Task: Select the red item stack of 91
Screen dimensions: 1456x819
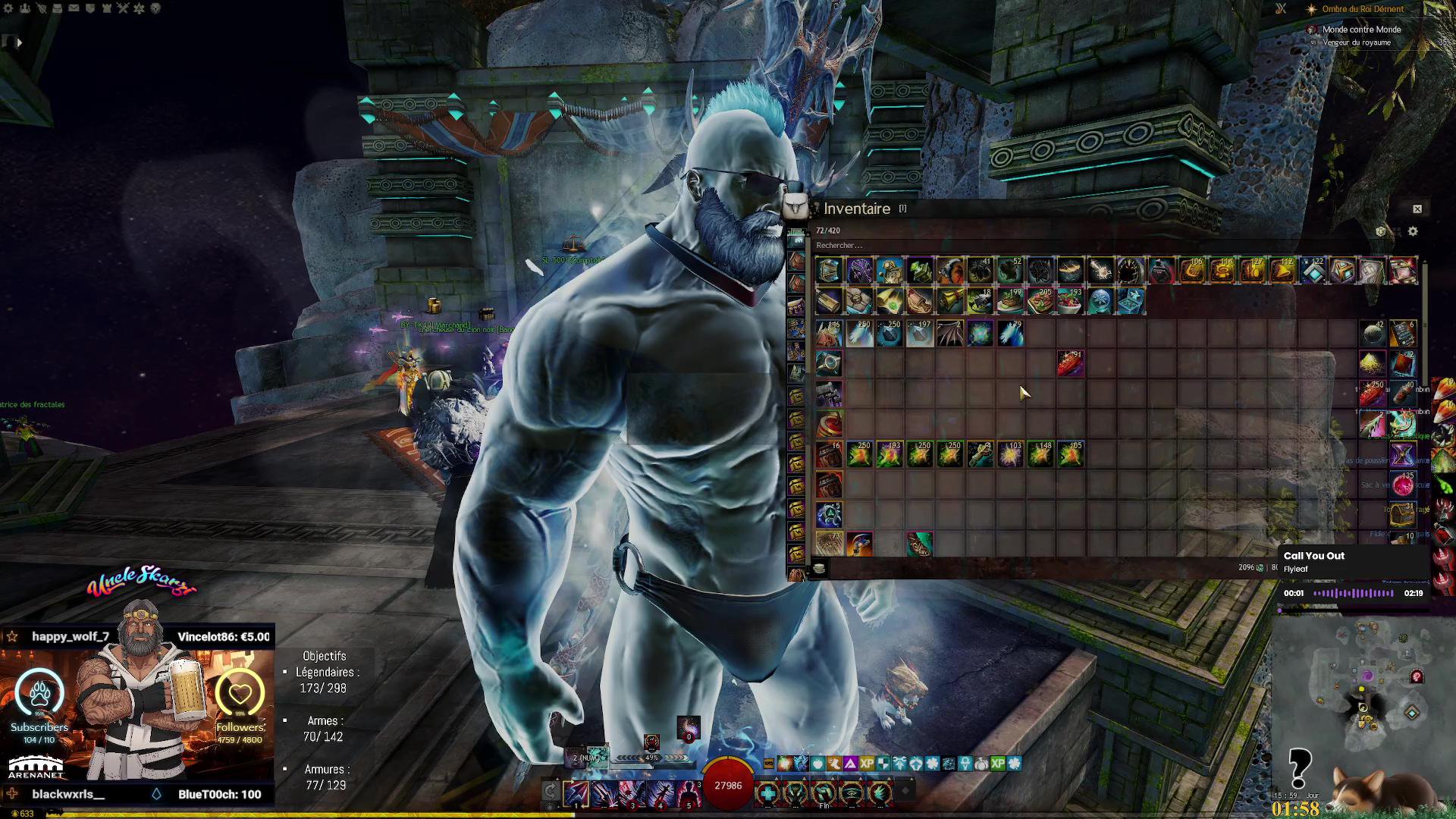Action: pyautogui.click(x=1070, y=363)
